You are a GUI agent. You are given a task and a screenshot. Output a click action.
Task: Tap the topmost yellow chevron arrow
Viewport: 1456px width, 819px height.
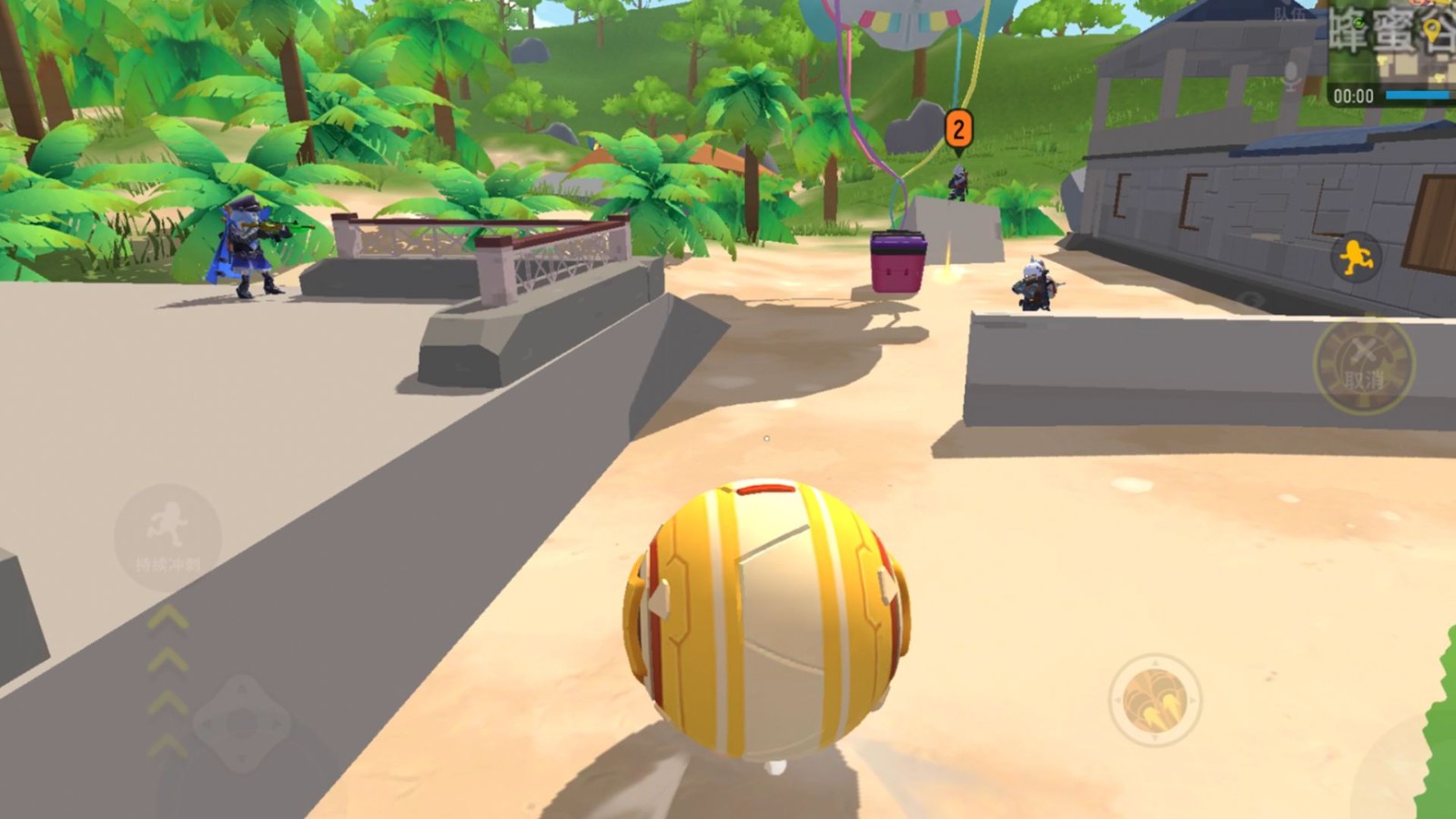pos(167,618)
